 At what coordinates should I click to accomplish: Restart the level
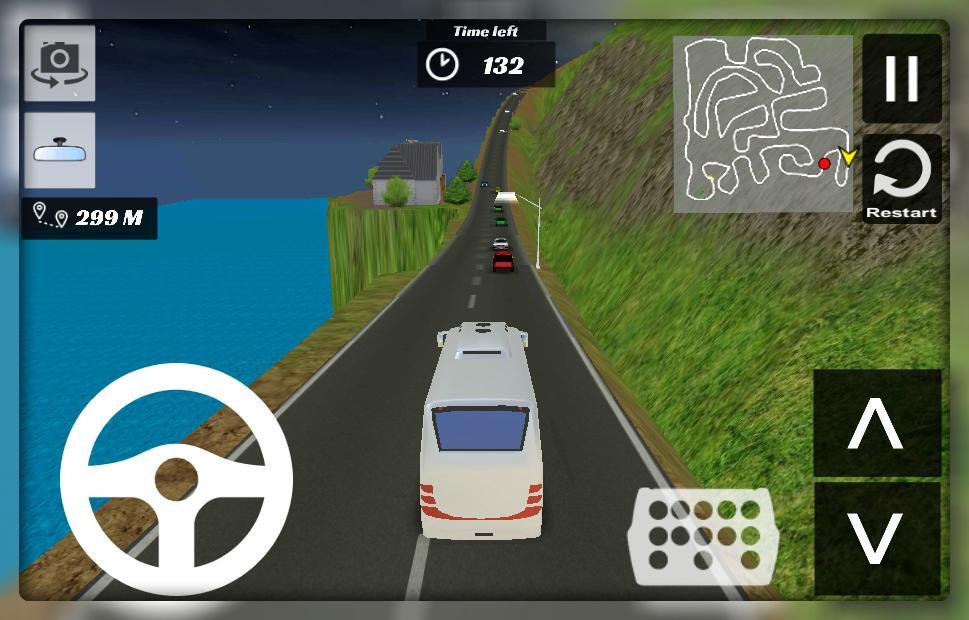[901, 180]
